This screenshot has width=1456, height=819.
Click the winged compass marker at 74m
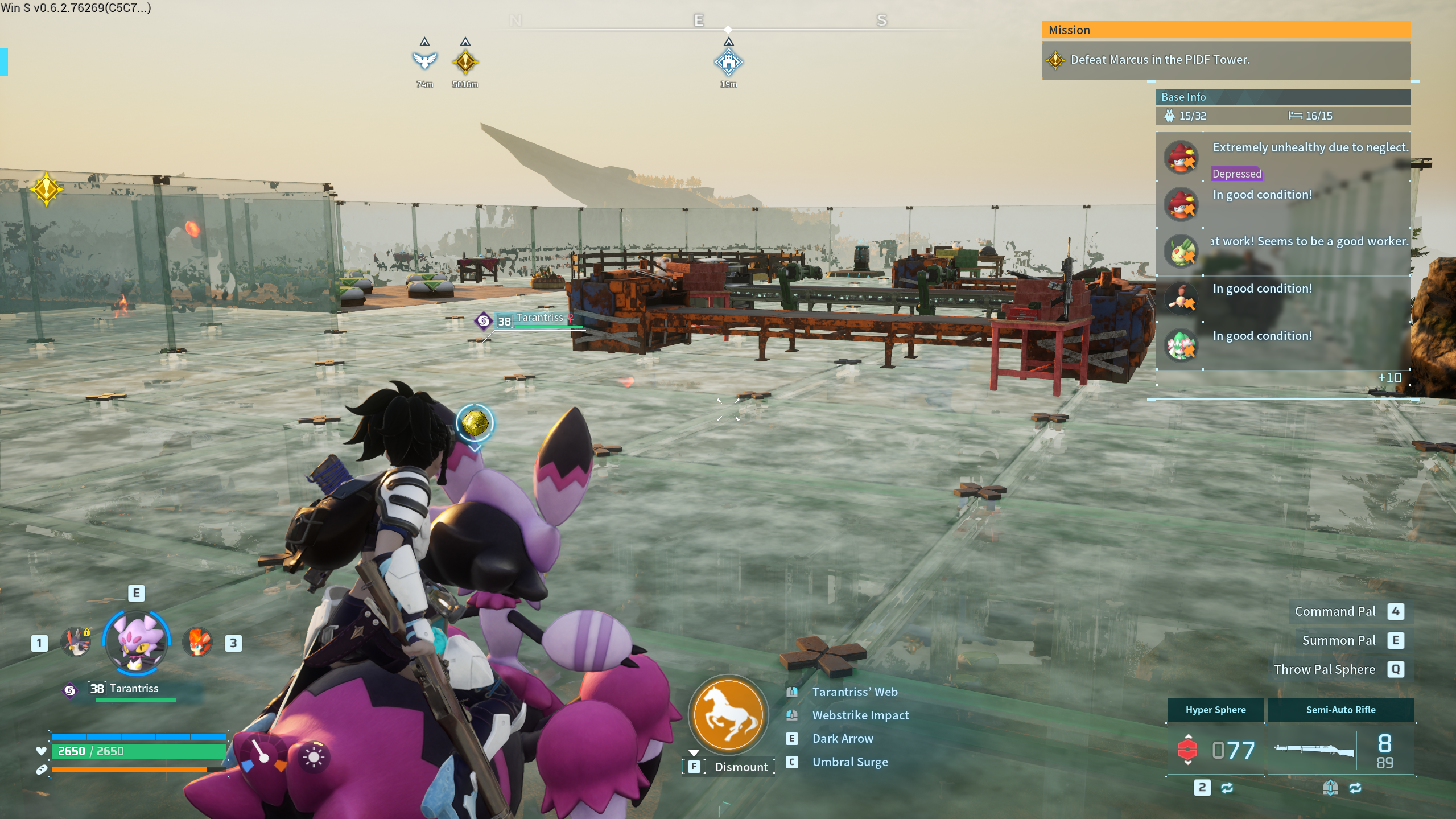pyautogui.click(x=424, y=61)
